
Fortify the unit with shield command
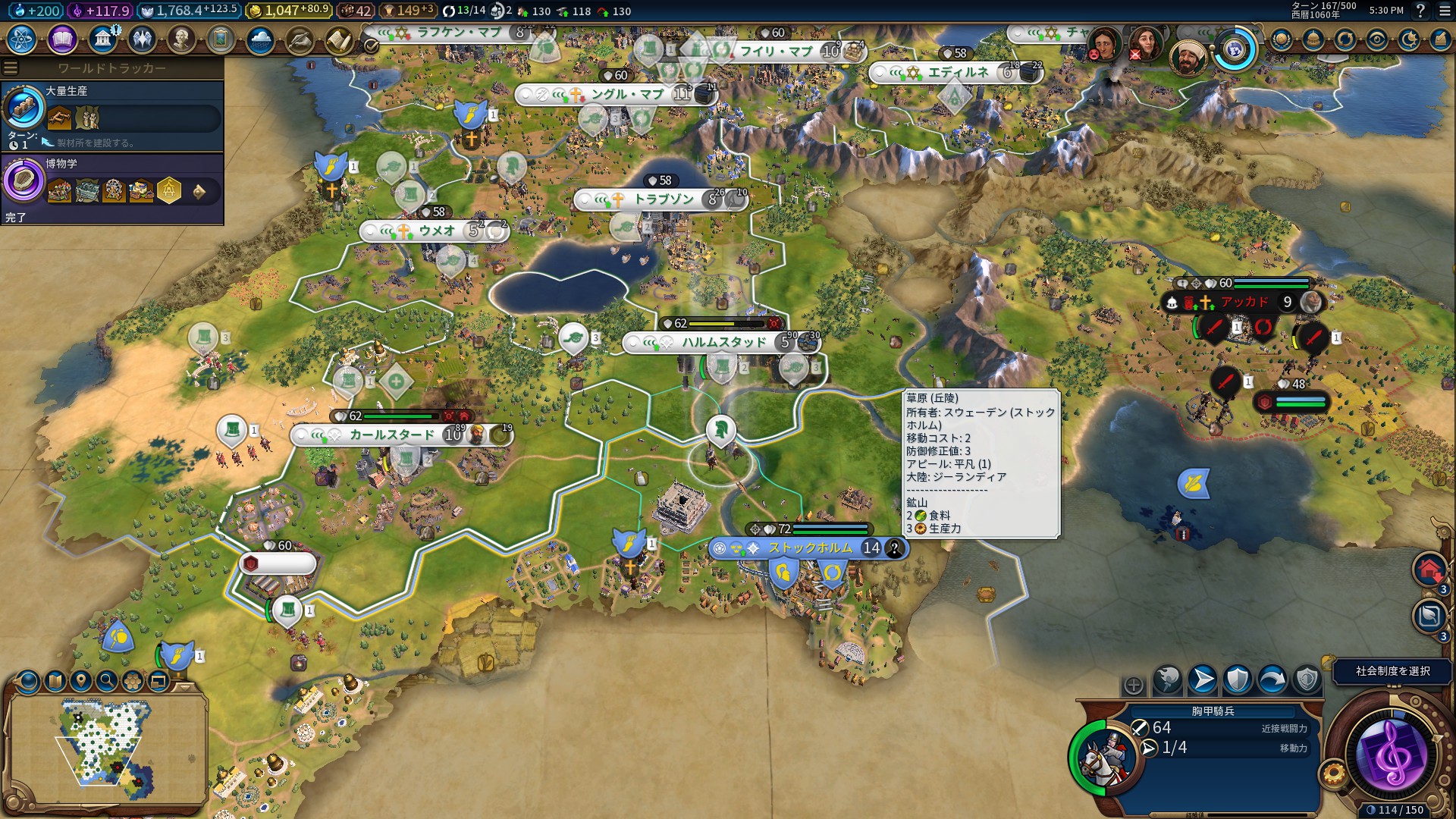coord(1237,680)
